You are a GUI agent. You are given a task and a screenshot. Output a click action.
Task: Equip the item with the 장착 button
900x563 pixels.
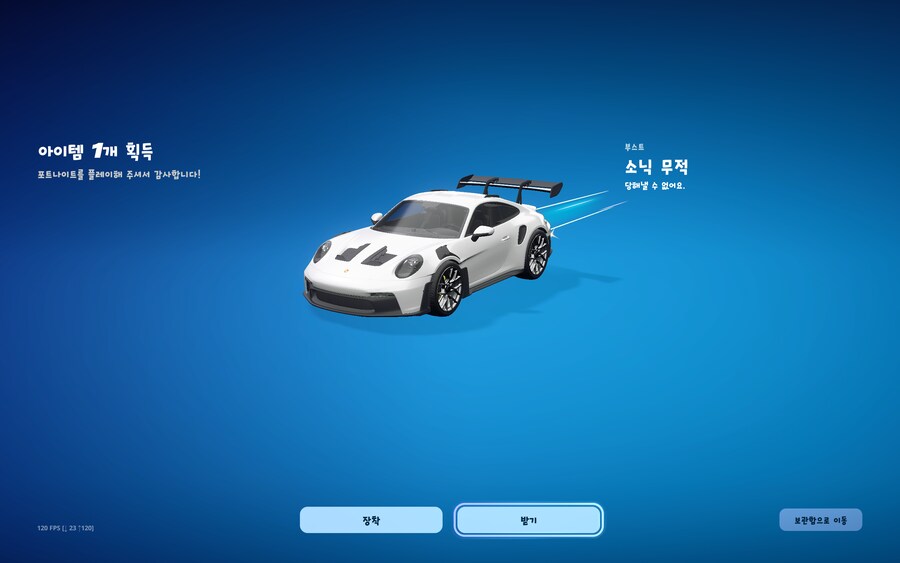(371, 520)
